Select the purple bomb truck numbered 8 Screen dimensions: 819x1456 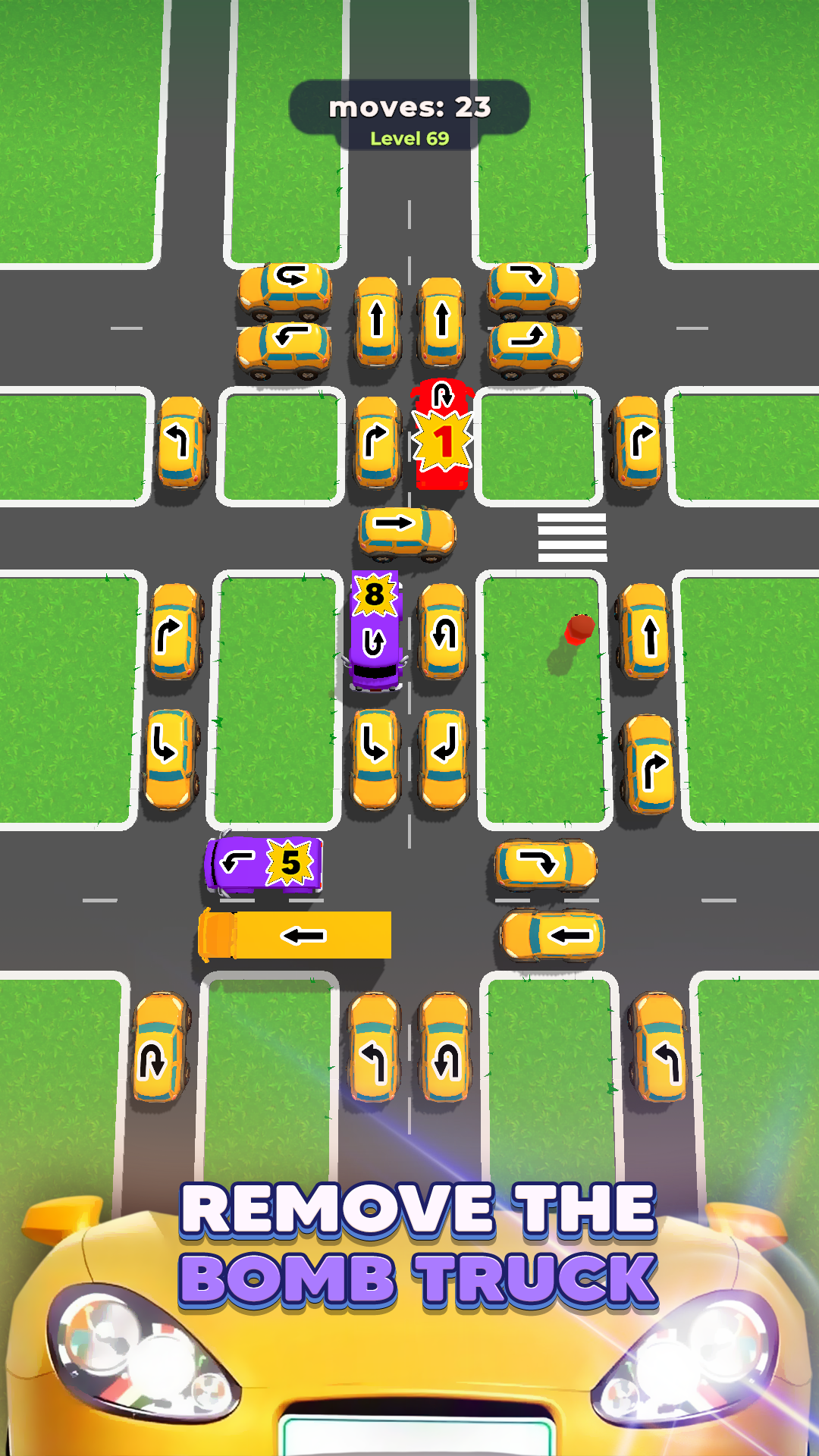click(375, 631)
